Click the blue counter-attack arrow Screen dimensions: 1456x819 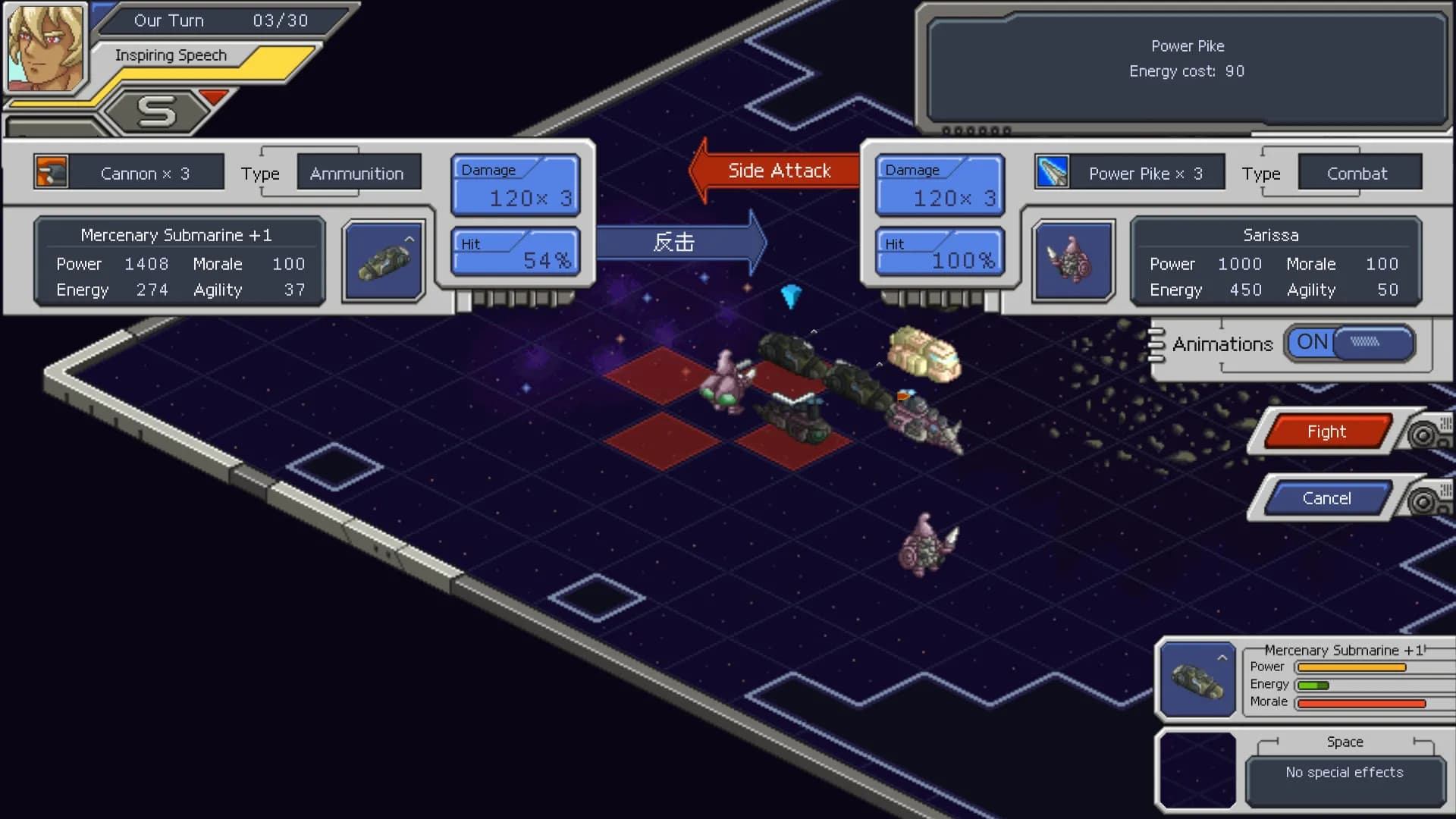675,243
